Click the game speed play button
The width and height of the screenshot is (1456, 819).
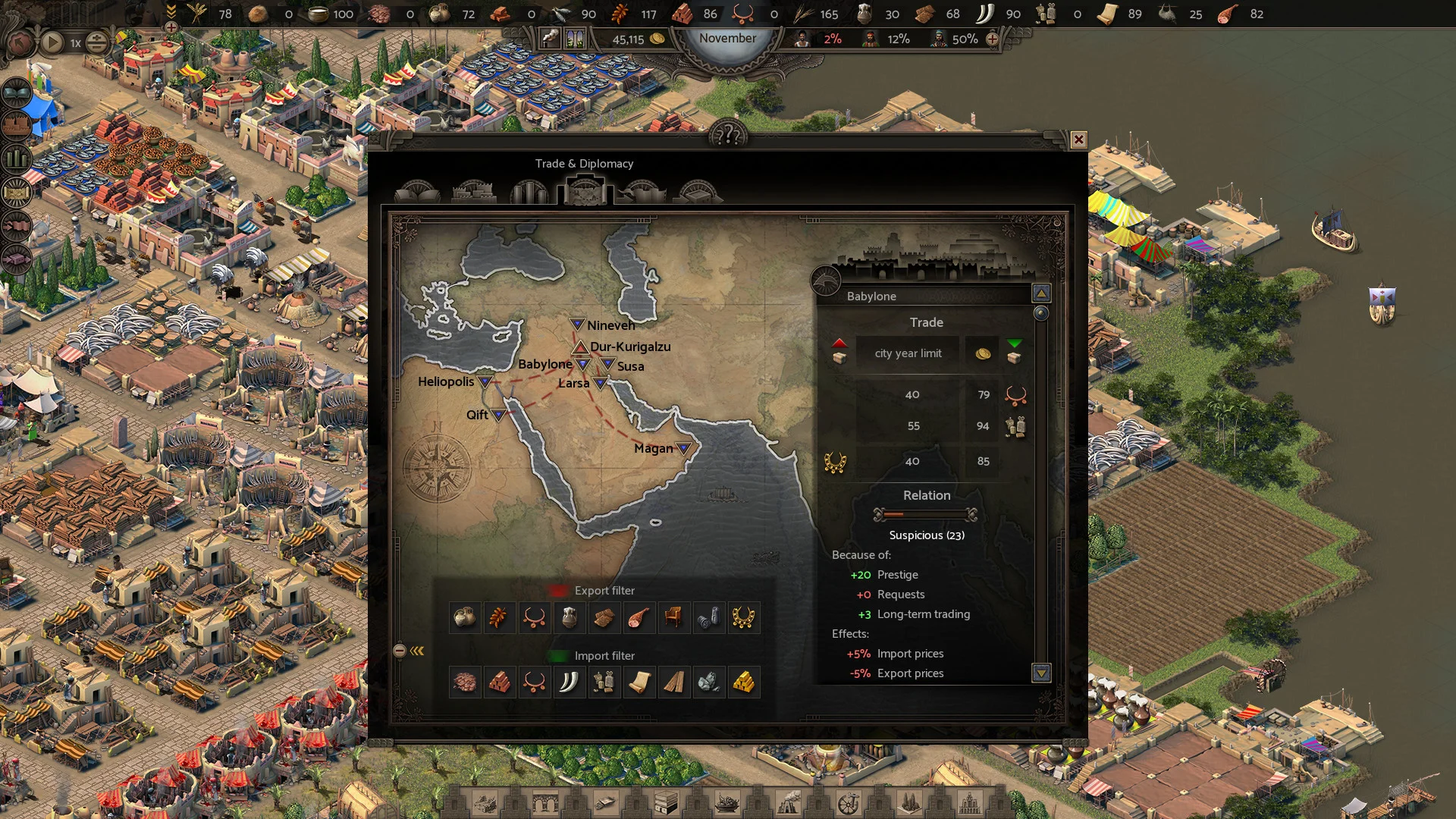[x=52, y=42]
